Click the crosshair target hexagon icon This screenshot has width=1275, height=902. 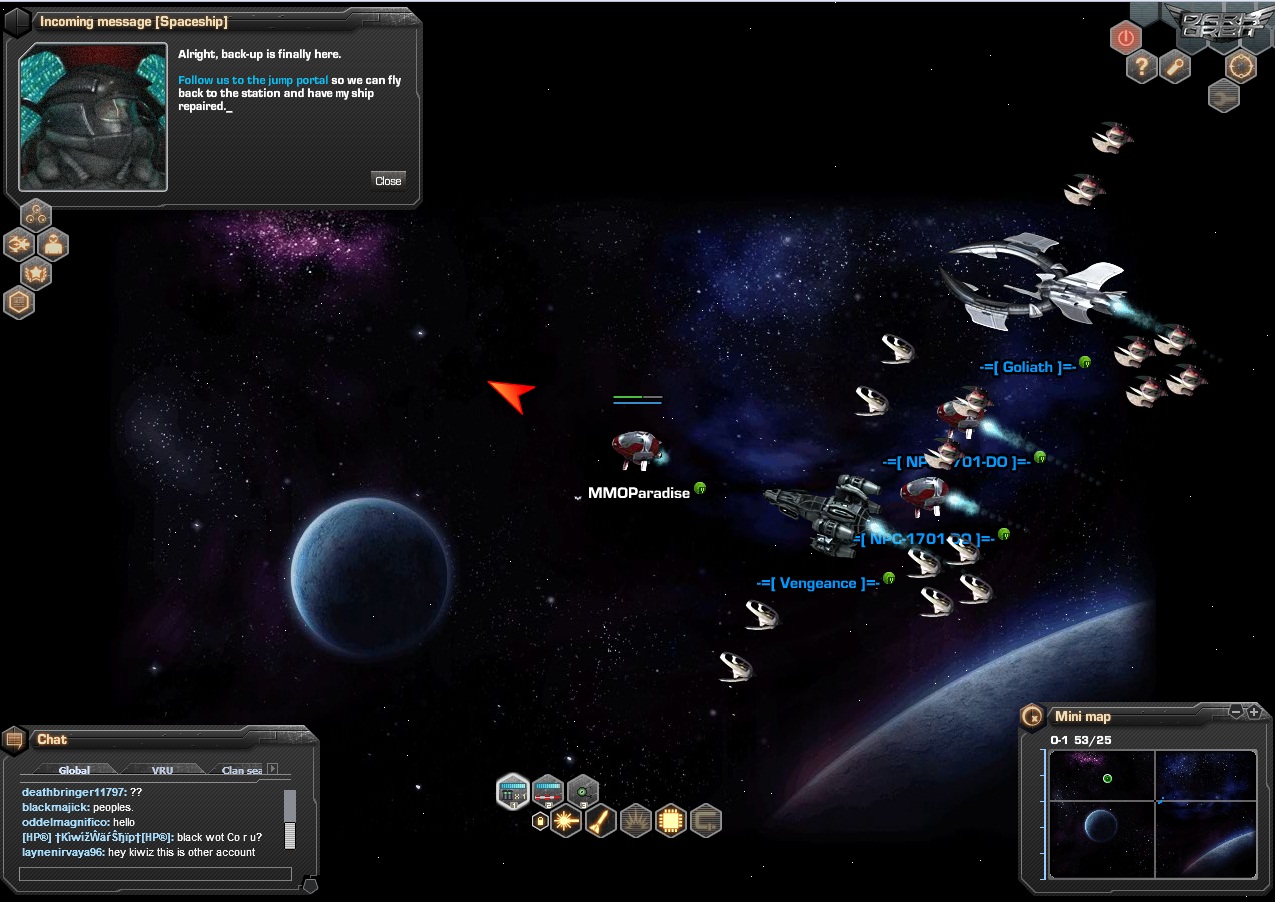1241,66
